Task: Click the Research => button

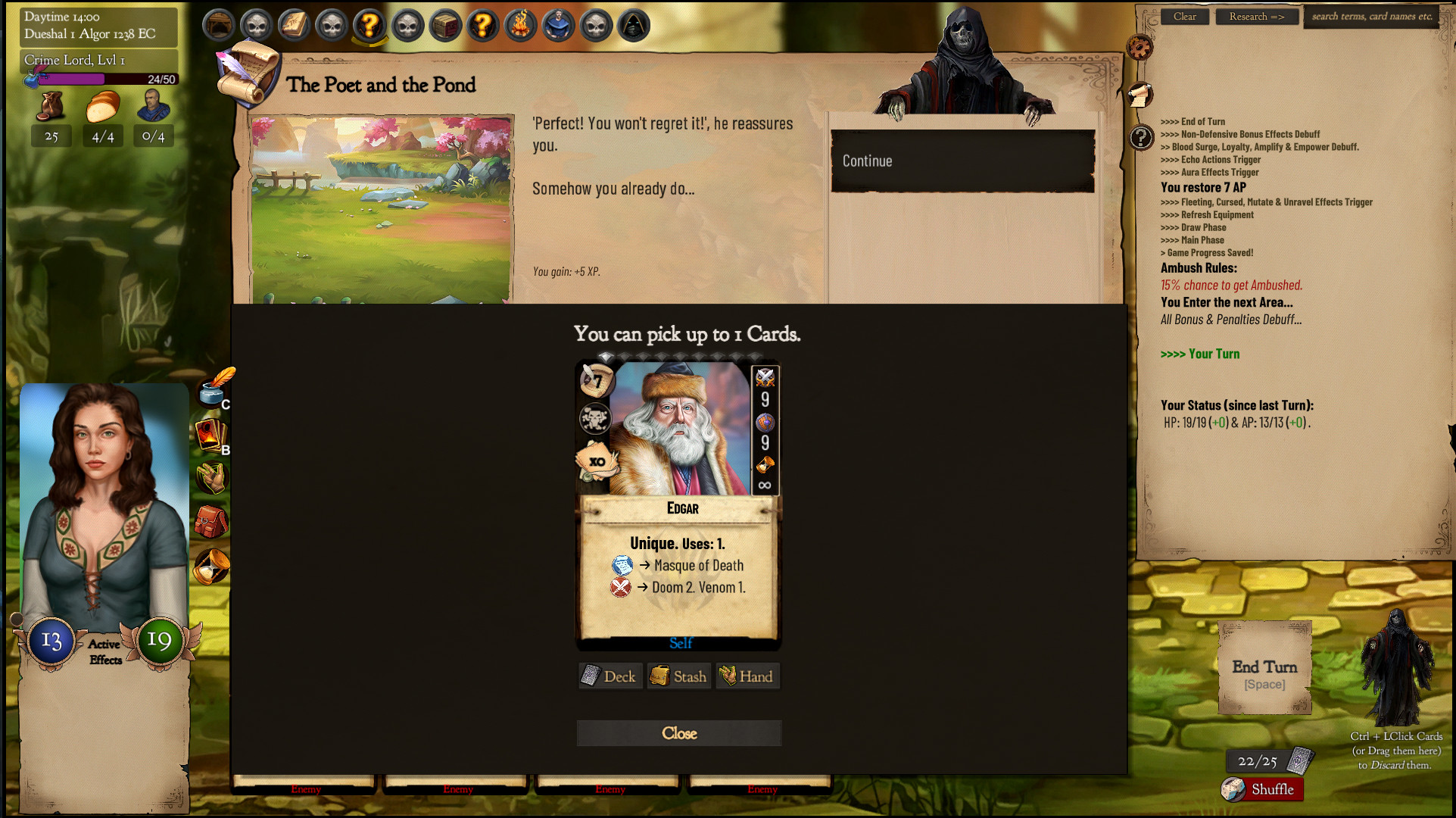Action: pyautogui.click(x=1256, y=16)
